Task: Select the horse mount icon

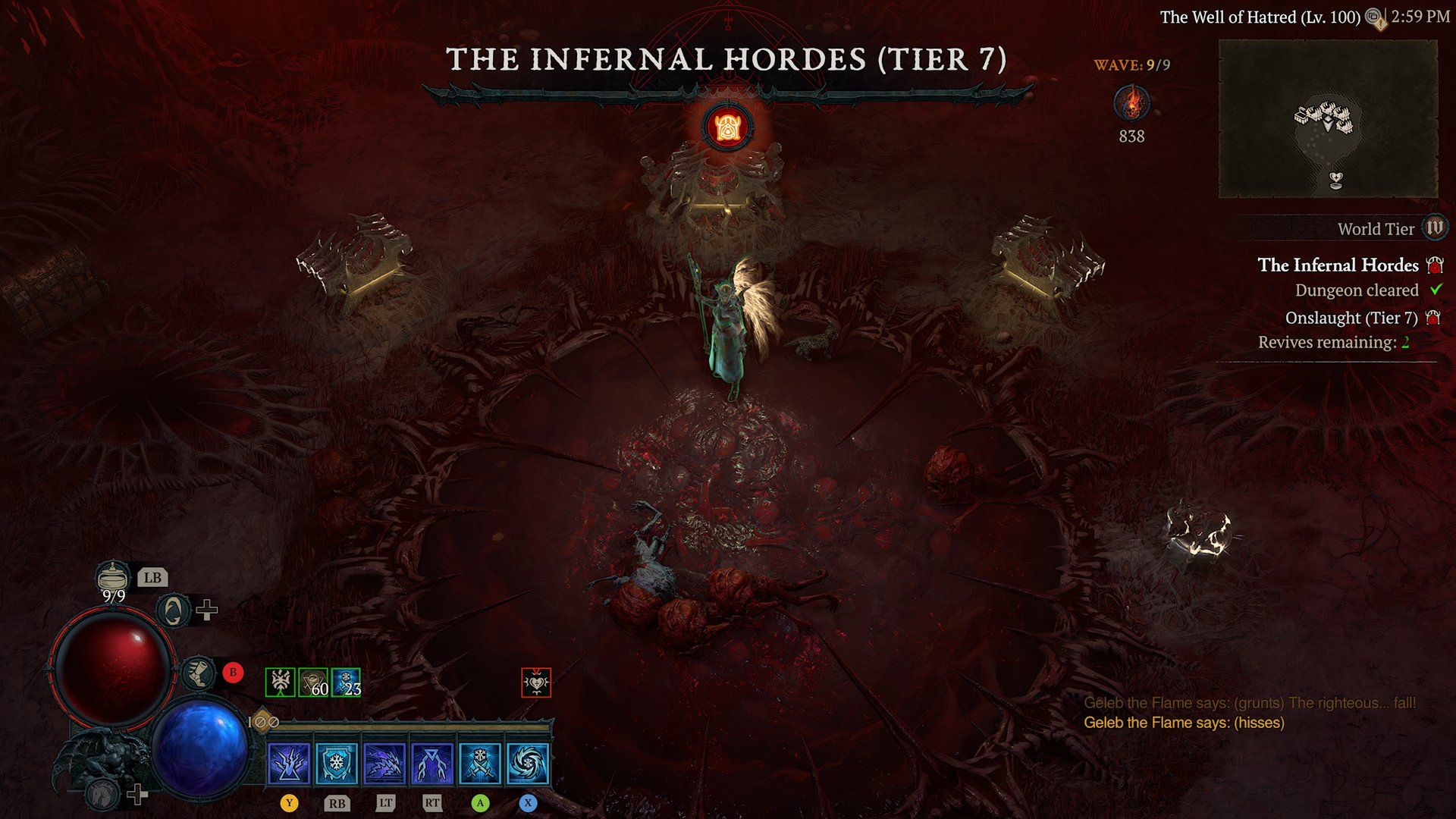Action: tap(101, 792)
